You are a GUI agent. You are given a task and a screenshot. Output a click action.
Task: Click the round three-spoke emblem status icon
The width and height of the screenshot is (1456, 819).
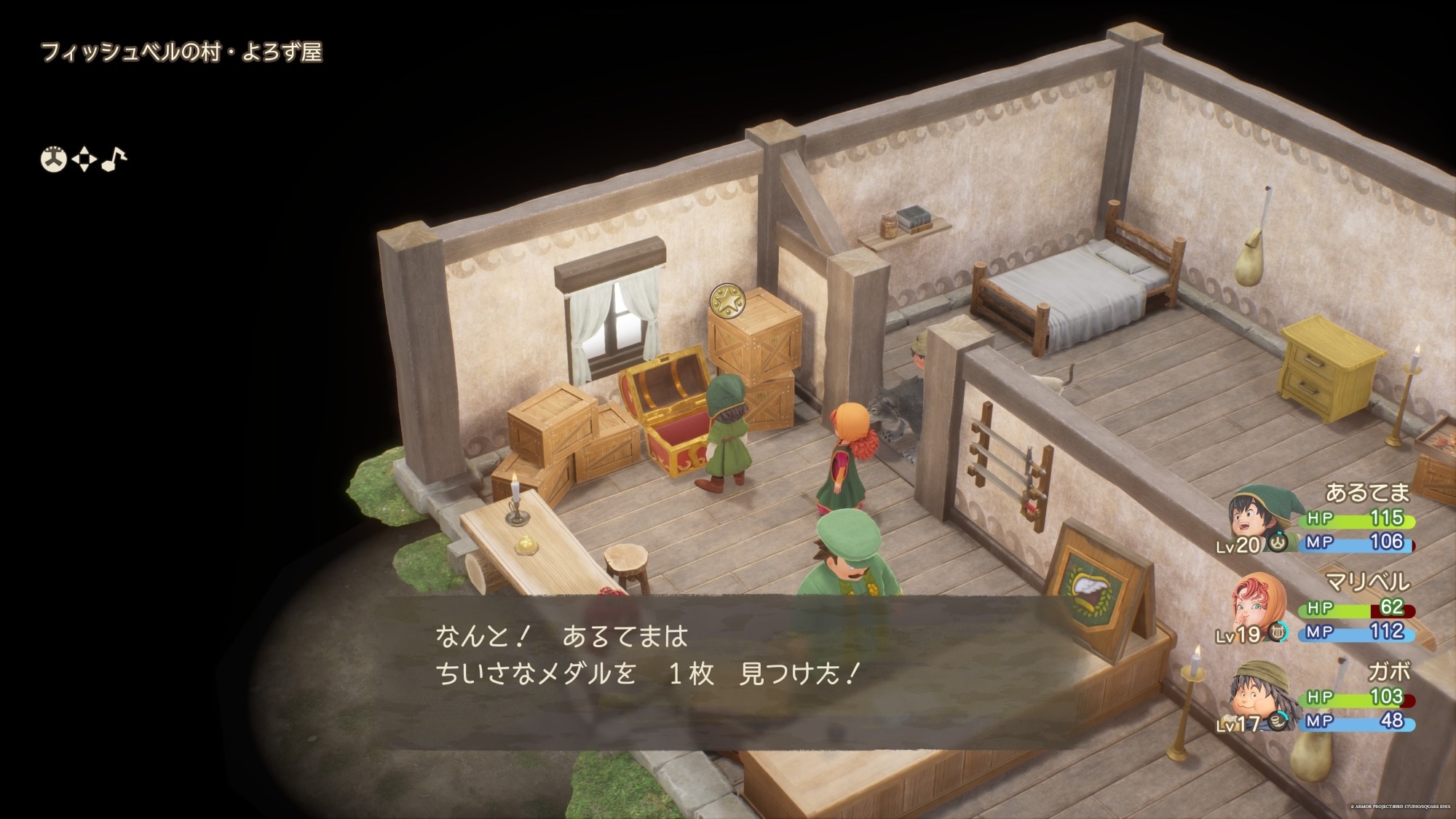click(53, 159)
